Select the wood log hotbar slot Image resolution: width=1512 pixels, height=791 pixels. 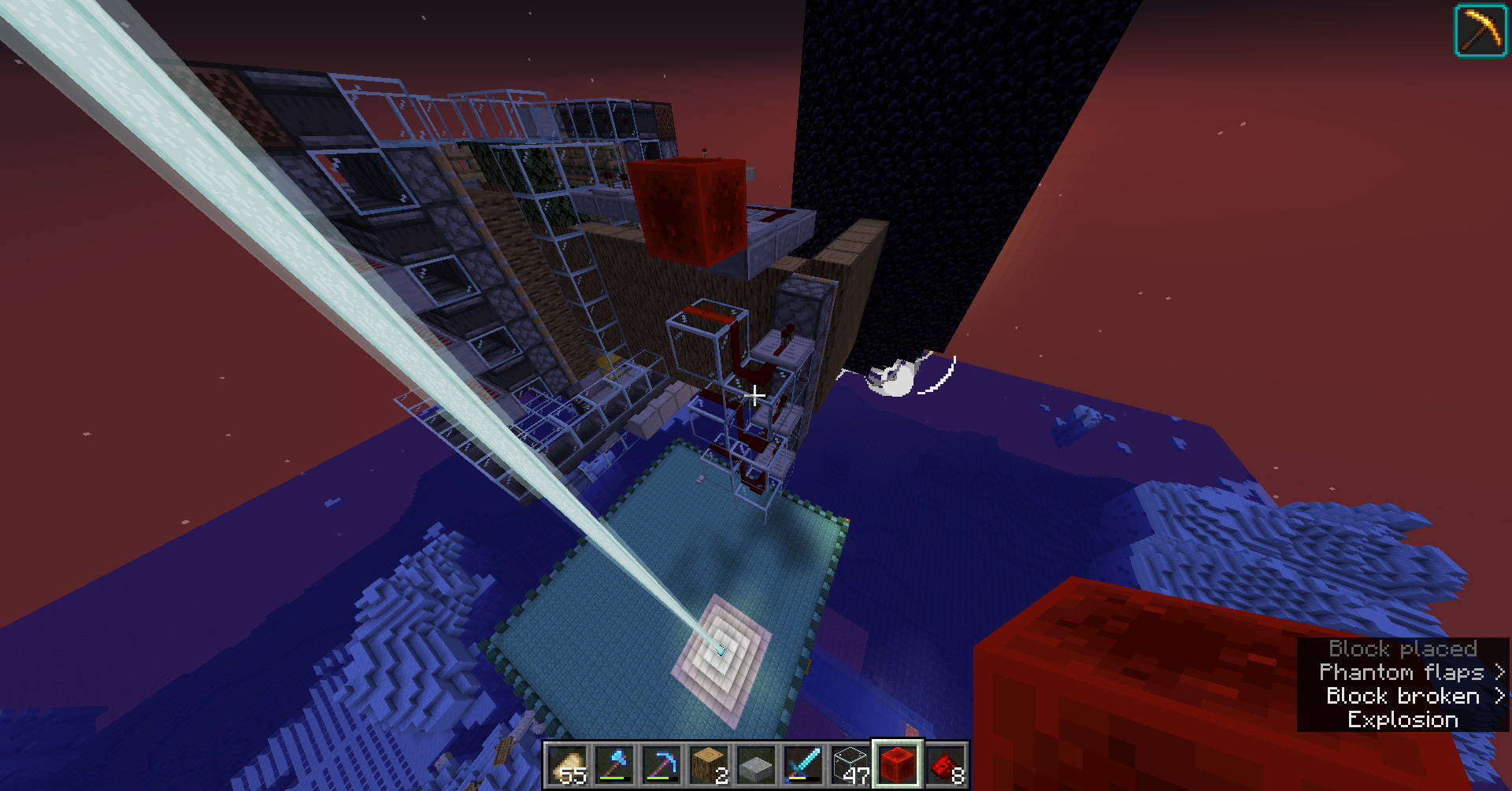coord(710,765)
